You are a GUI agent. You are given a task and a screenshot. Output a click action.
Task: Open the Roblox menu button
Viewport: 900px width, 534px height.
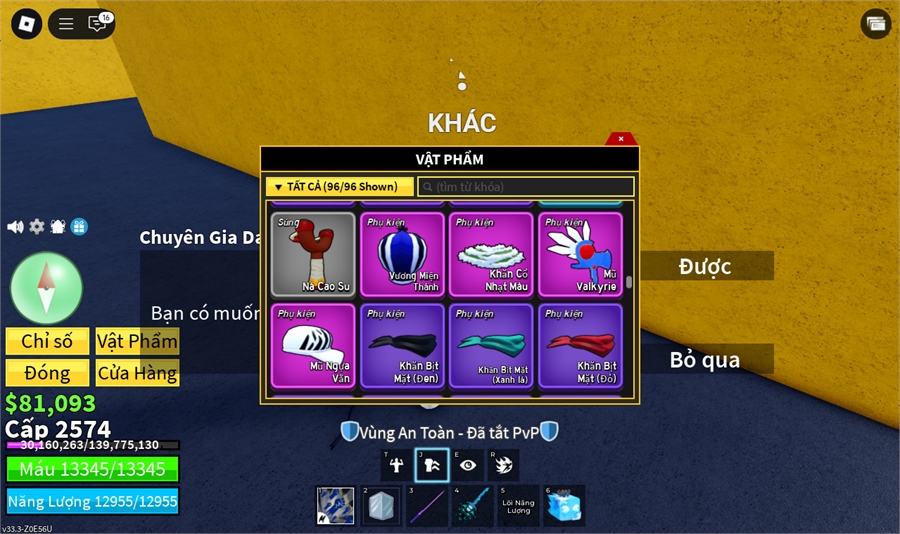tap(22, 23)
